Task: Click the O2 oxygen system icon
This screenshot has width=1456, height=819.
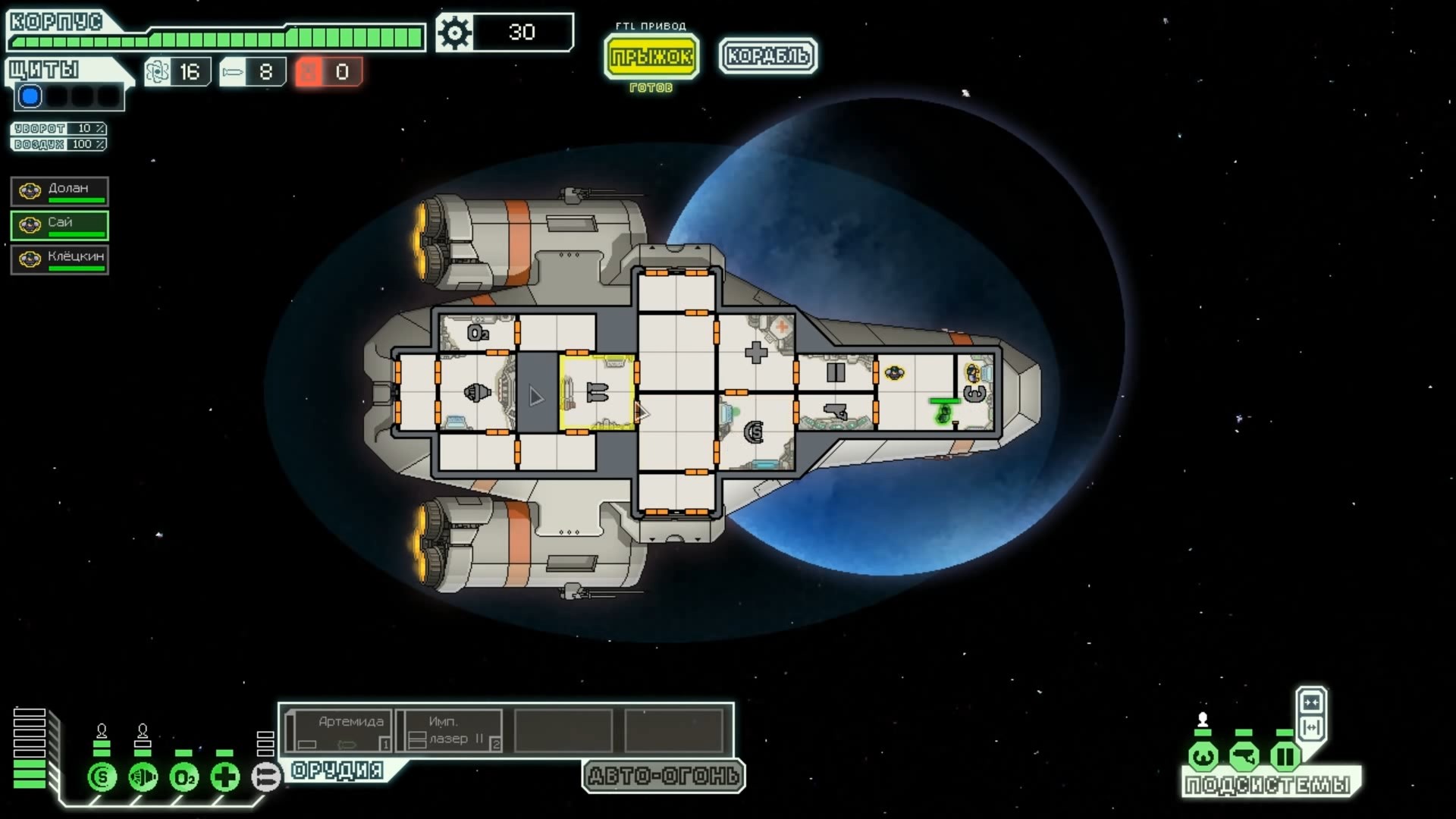Action: coord(184,777)
